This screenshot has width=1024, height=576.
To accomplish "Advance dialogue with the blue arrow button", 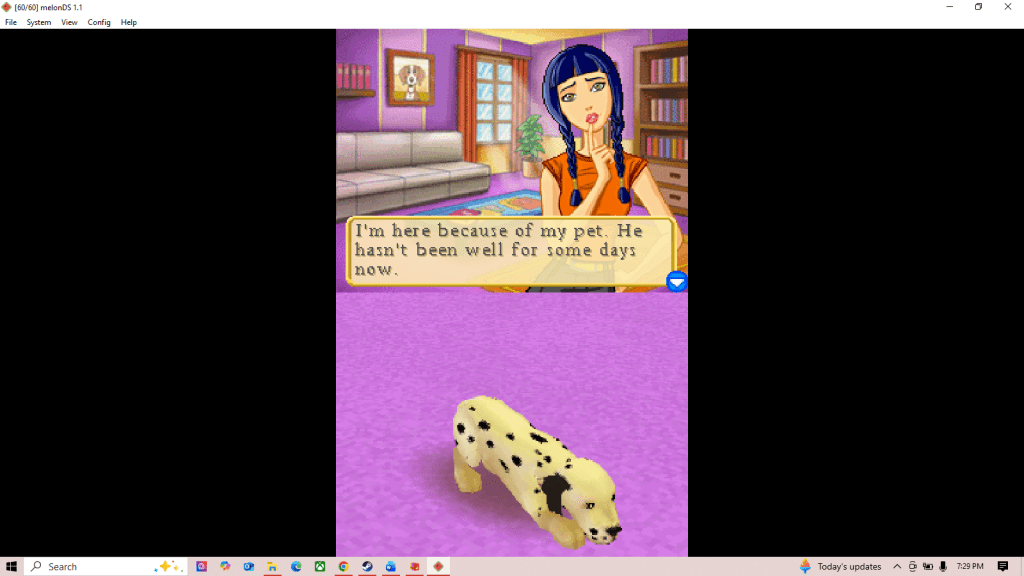I will (677, 282).
